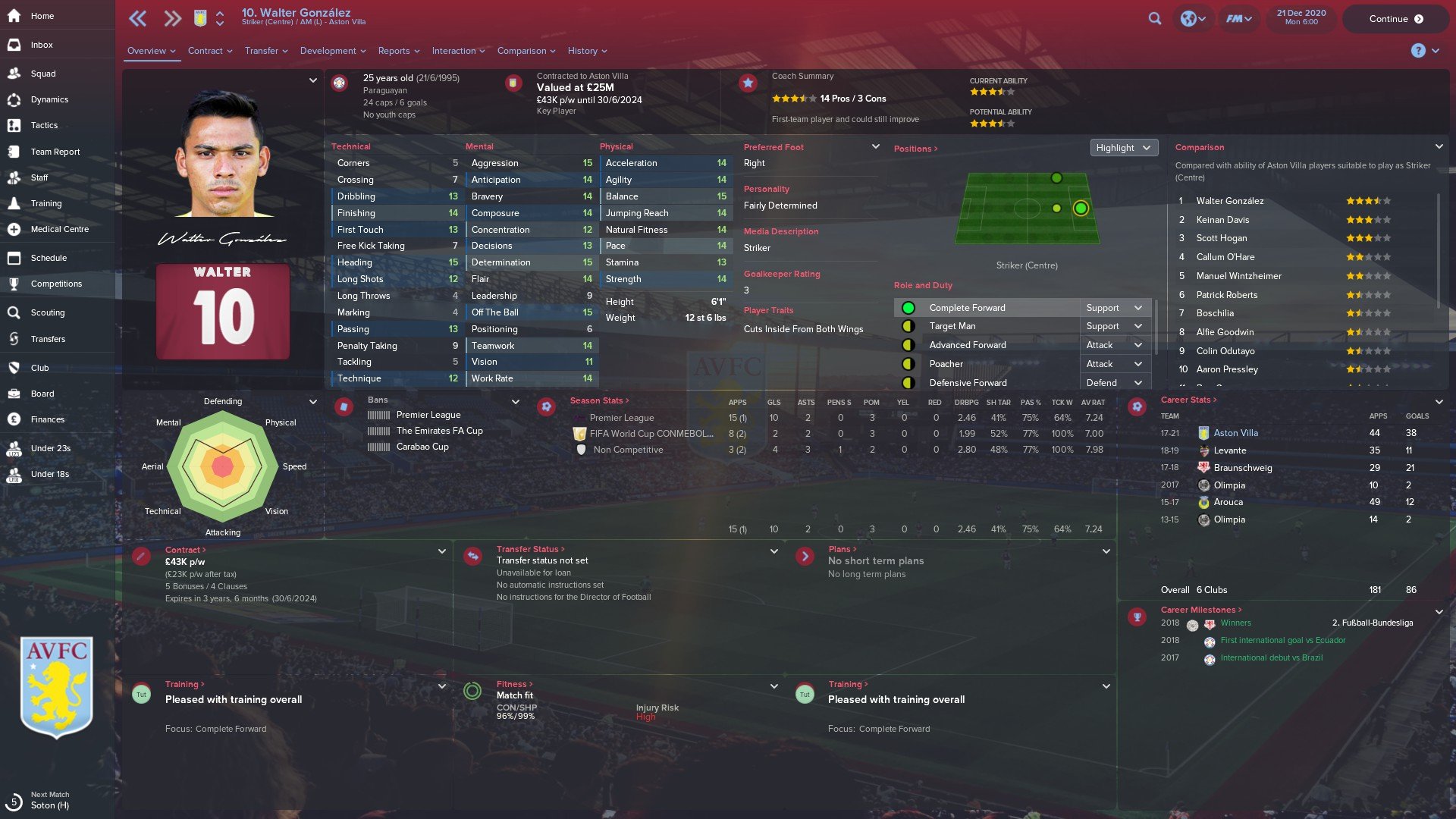Open the Aston Villa career stats link
This screenshot has width=1456, height=819.
1235,433
